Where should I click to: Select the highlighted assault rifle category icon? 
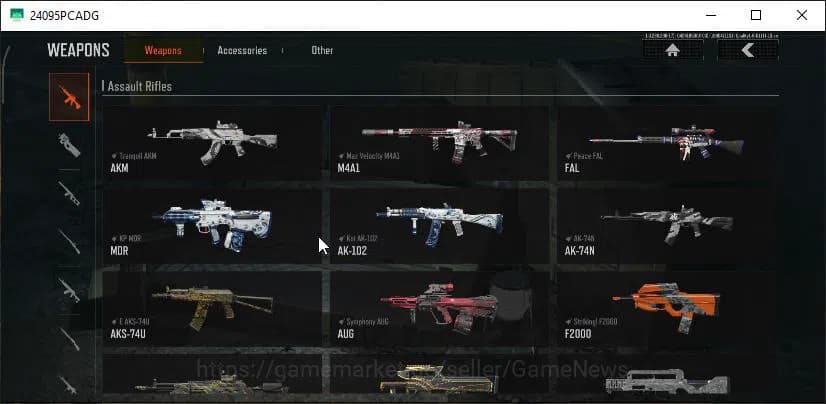click(x=69, y=97)
